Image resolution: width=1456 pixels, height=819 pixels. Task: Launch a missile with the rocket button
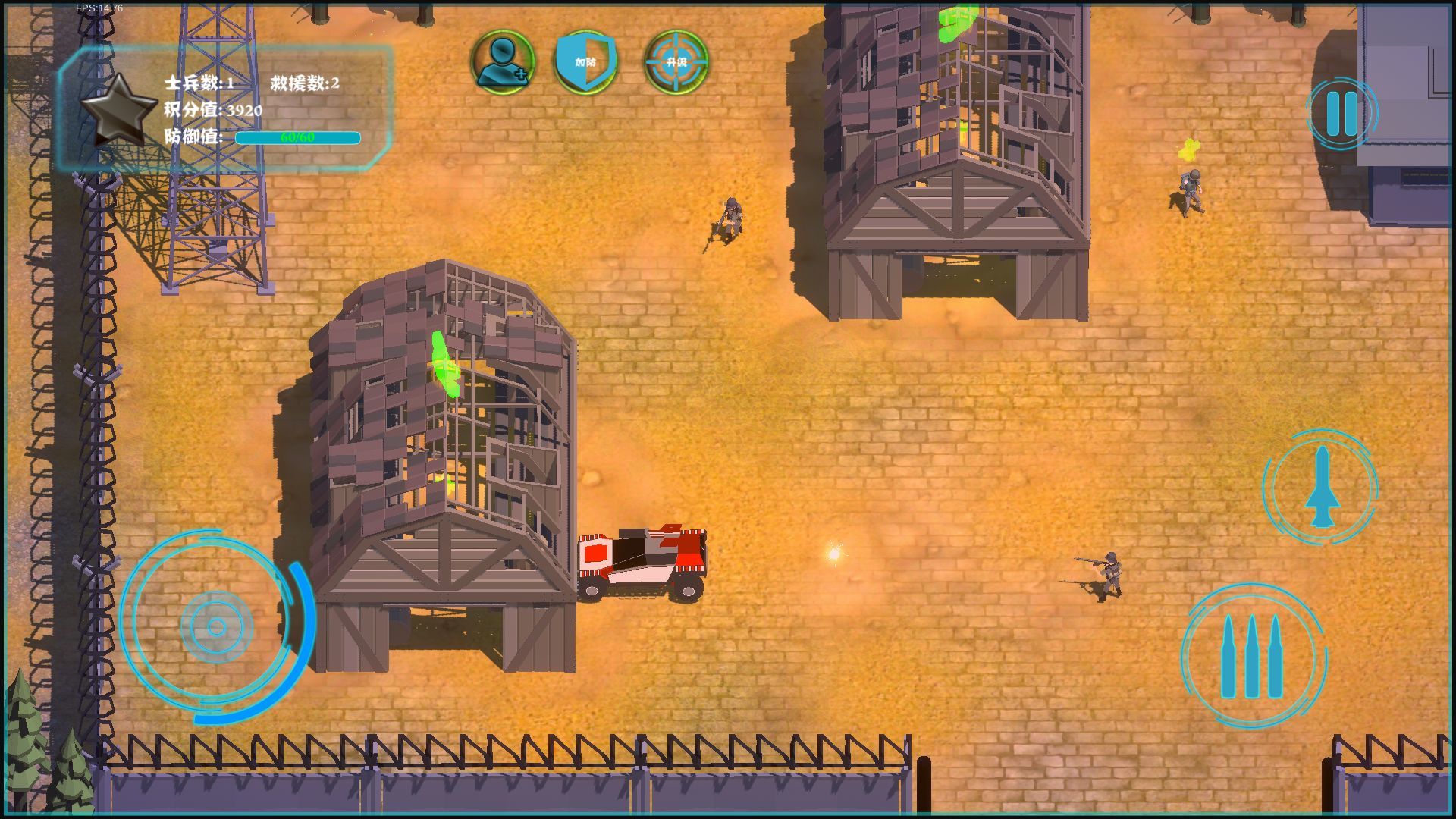(x=1321, y=487)
